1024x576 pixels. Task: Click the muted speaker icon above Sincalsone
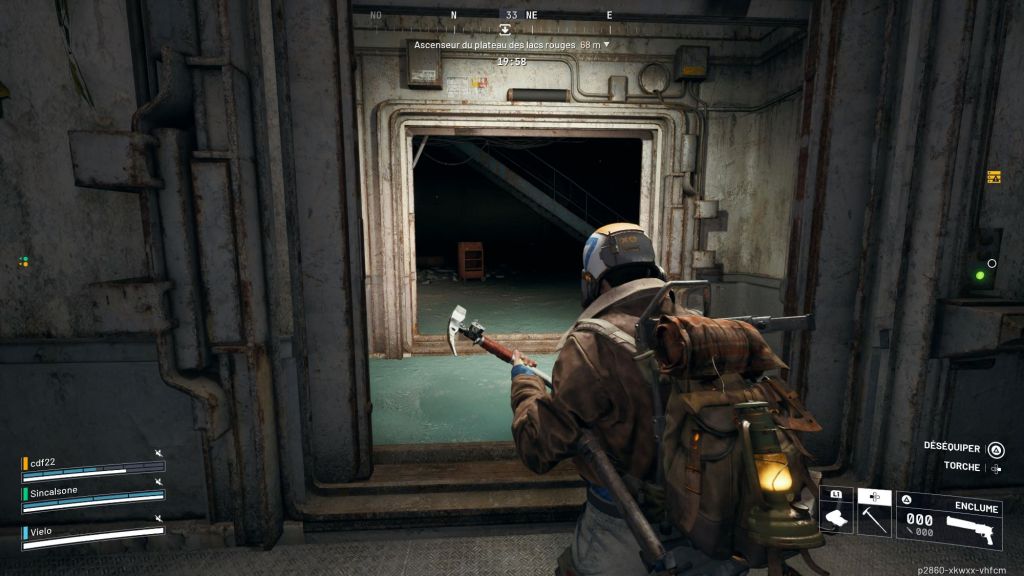pyautogui.click(x=158, y=481)
